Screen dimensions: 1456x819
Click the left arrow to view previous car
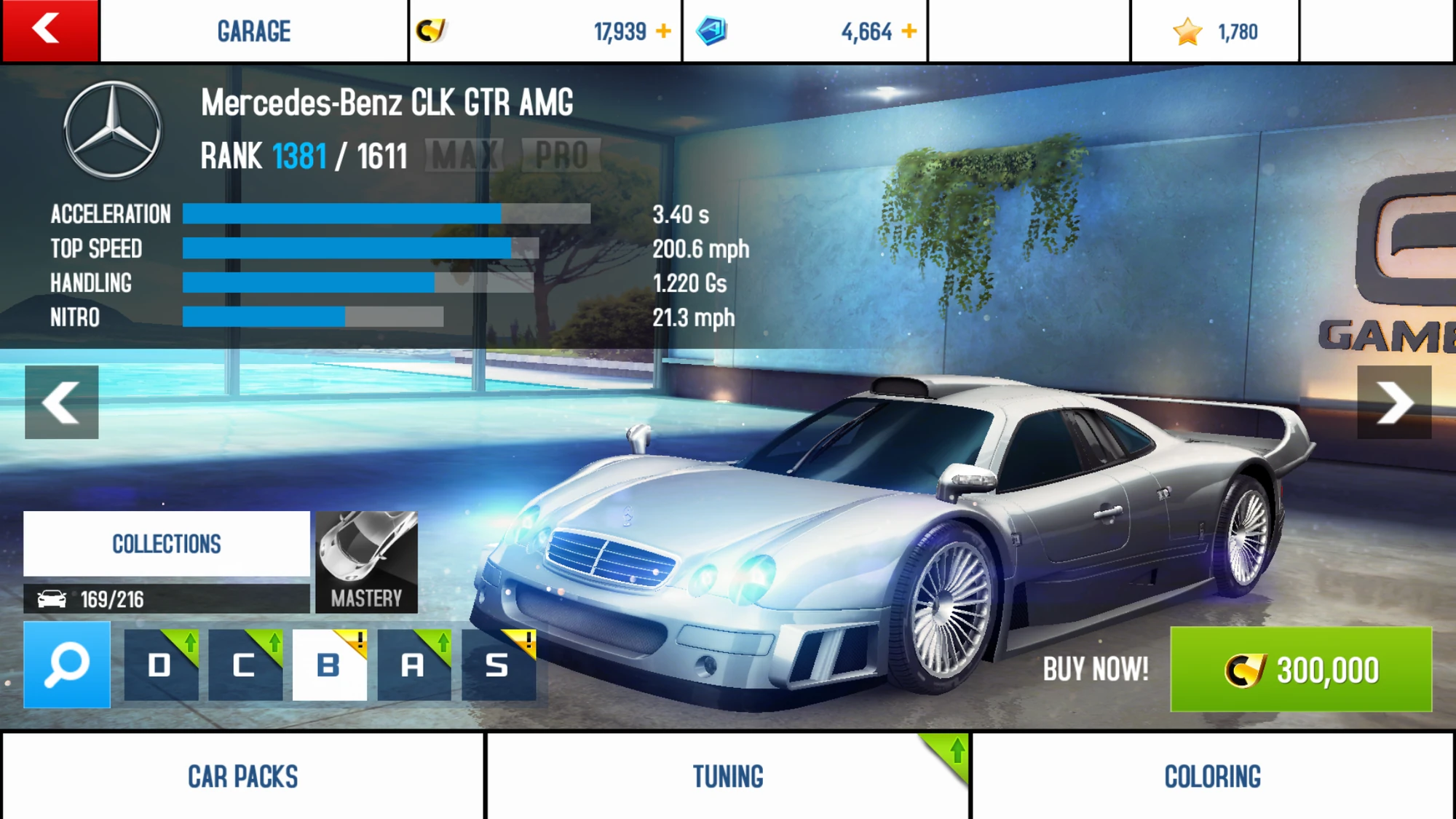point(61,402)
